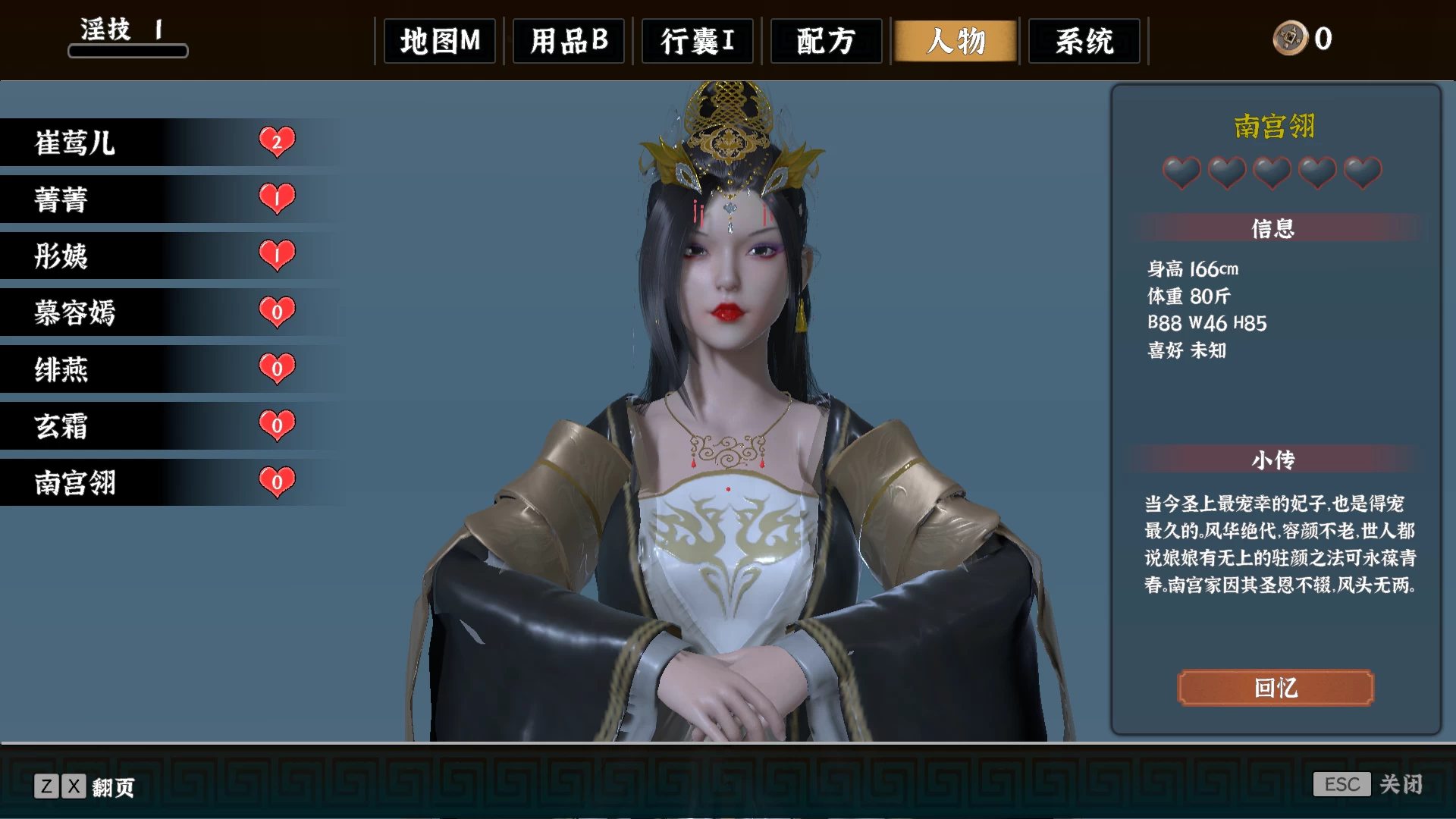
Task: Select the 慕容嫣 character row
Action: coord(152,312)
